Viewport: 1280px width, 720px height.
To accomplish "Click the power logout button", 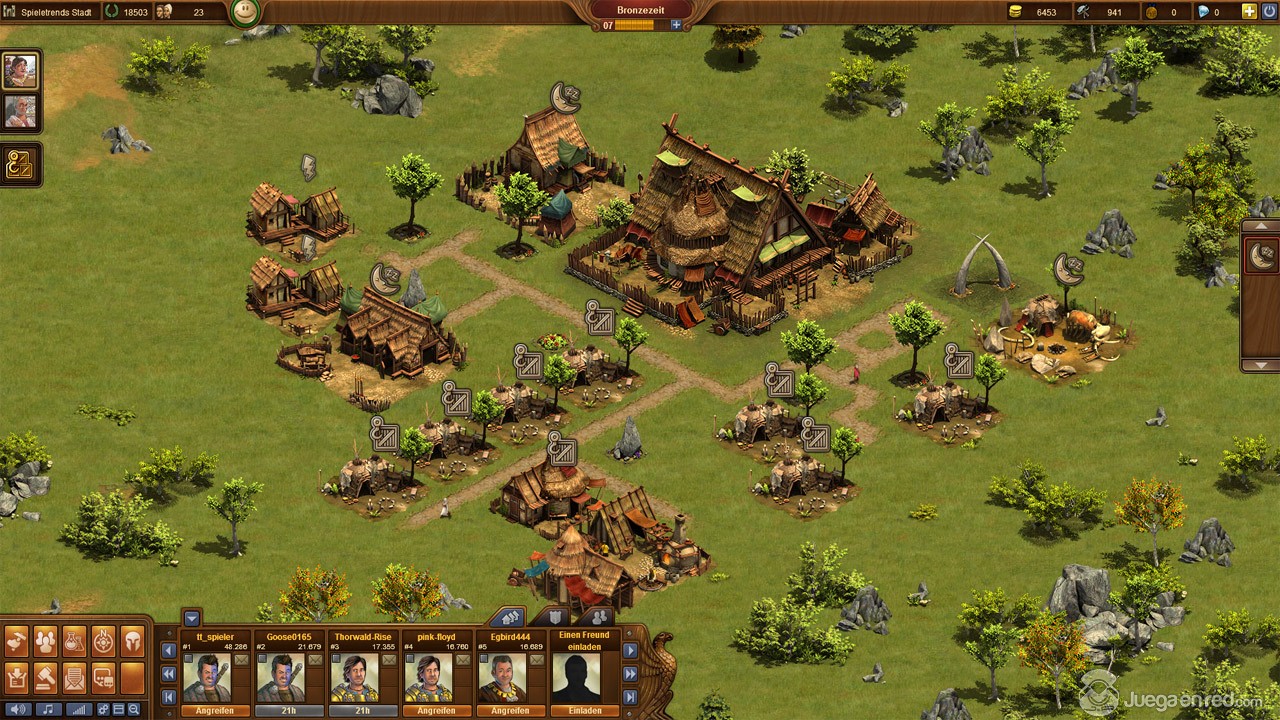I will [1269, 12].
